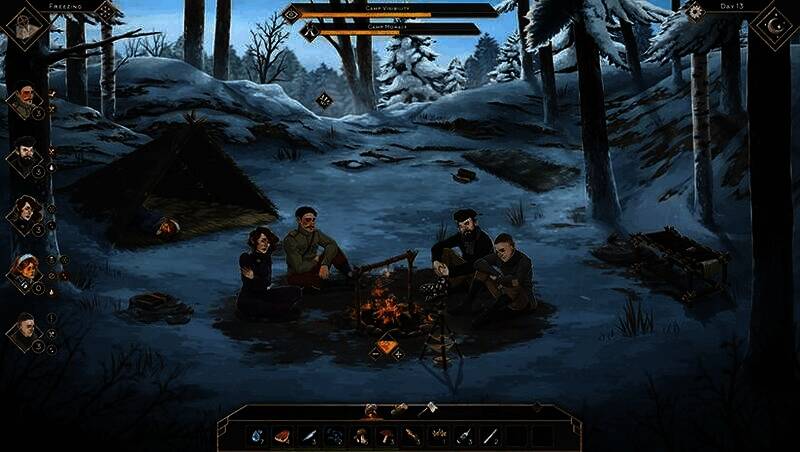Select the wooden stick inventory slot
Image resolution: width=800 pixels, height=452 pixels.
[412, 436]
